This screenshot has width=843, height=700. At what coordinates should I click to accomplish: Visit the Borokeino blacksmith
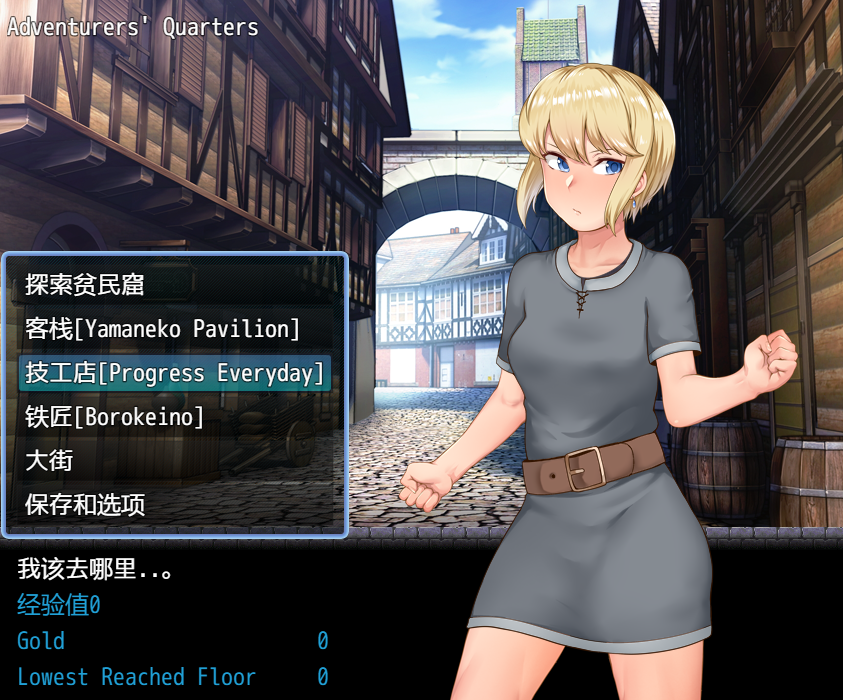[114, 417]
